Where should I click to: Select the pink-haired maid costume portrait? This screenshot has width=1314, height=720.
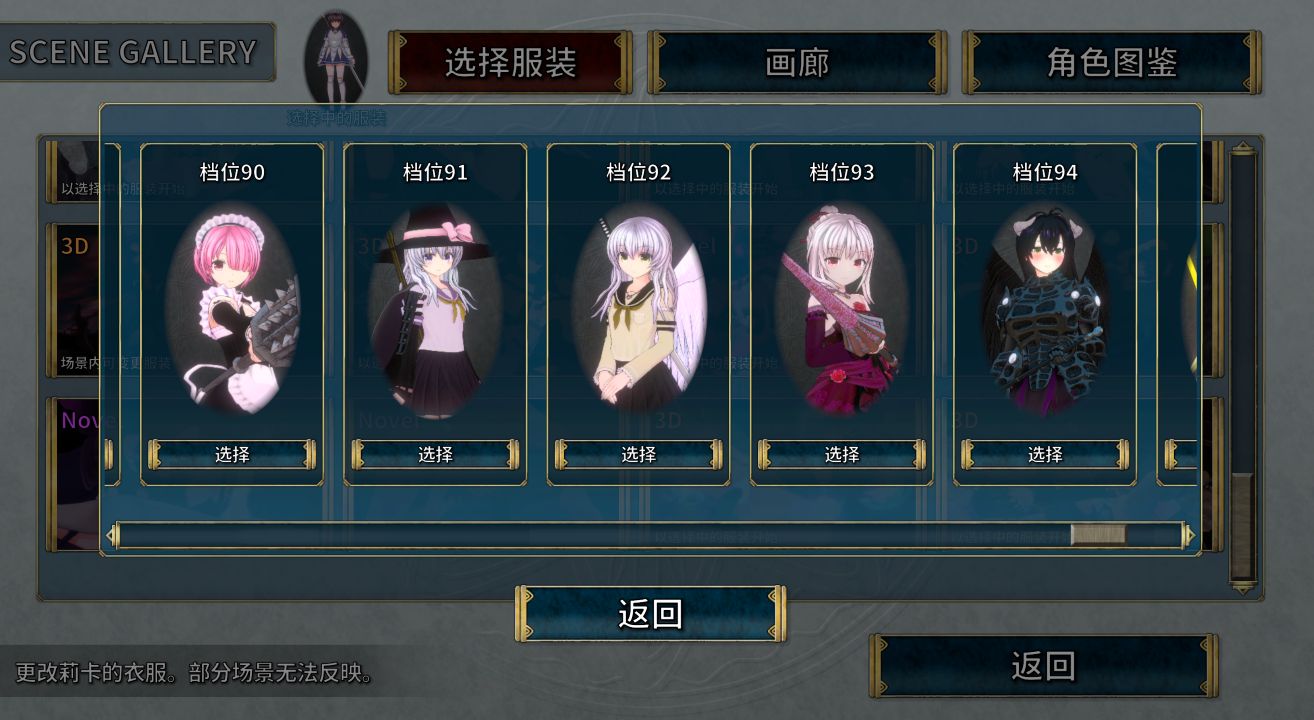(x=232, y=310)
